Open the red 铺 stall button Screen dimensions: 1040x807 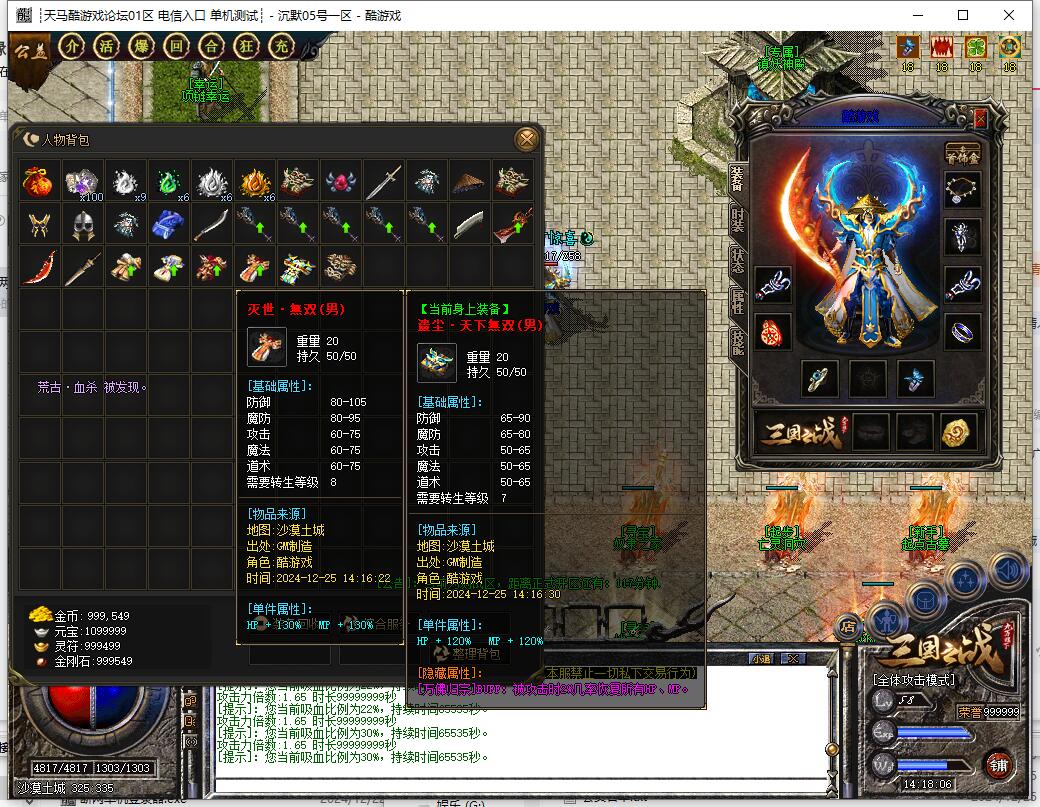tap(997, 763)
